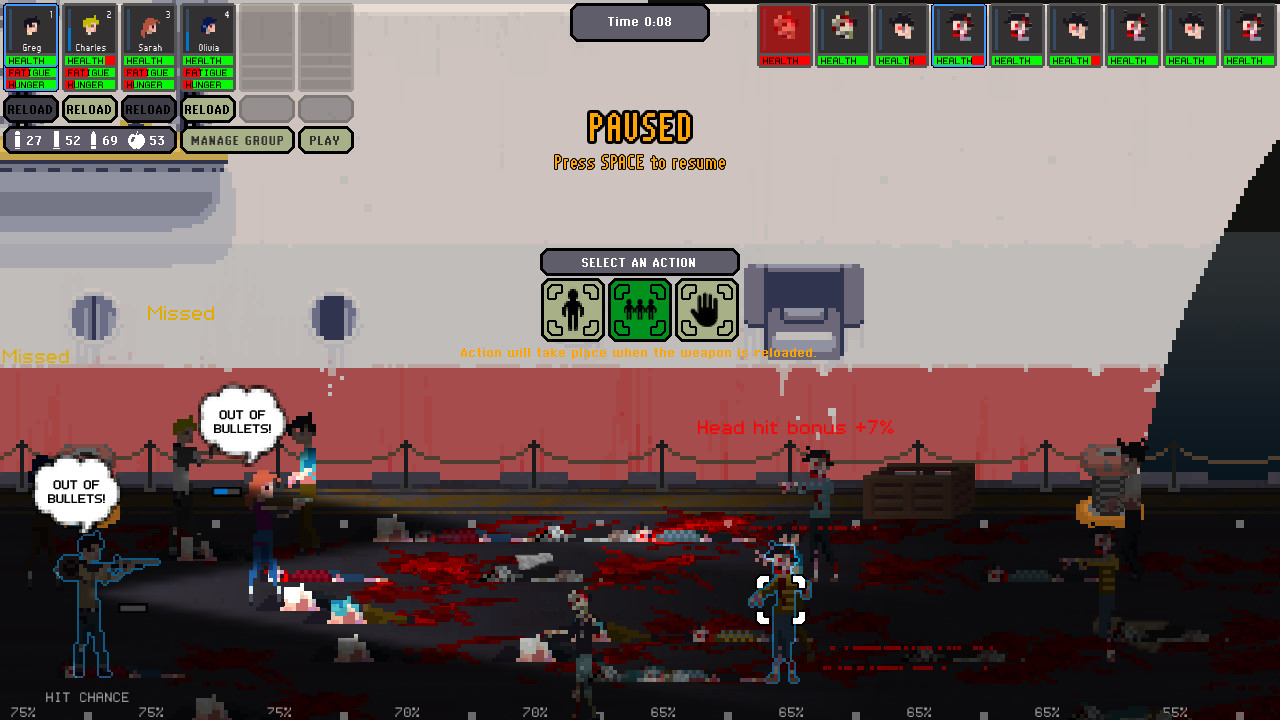Open Olivia's character panel tab

pos(207,27)
